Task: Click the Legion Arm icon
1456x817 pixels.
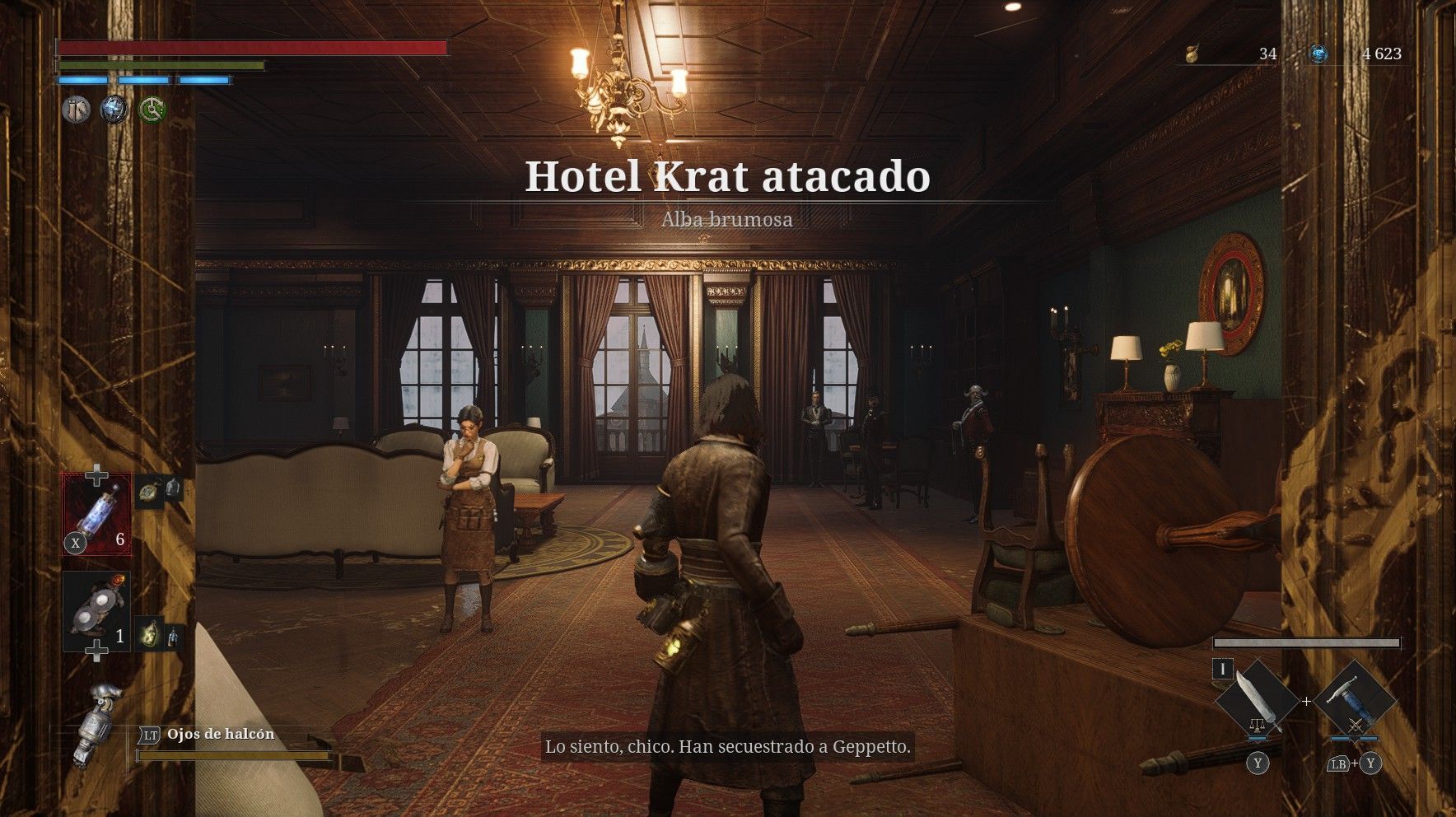Action: 97,723
